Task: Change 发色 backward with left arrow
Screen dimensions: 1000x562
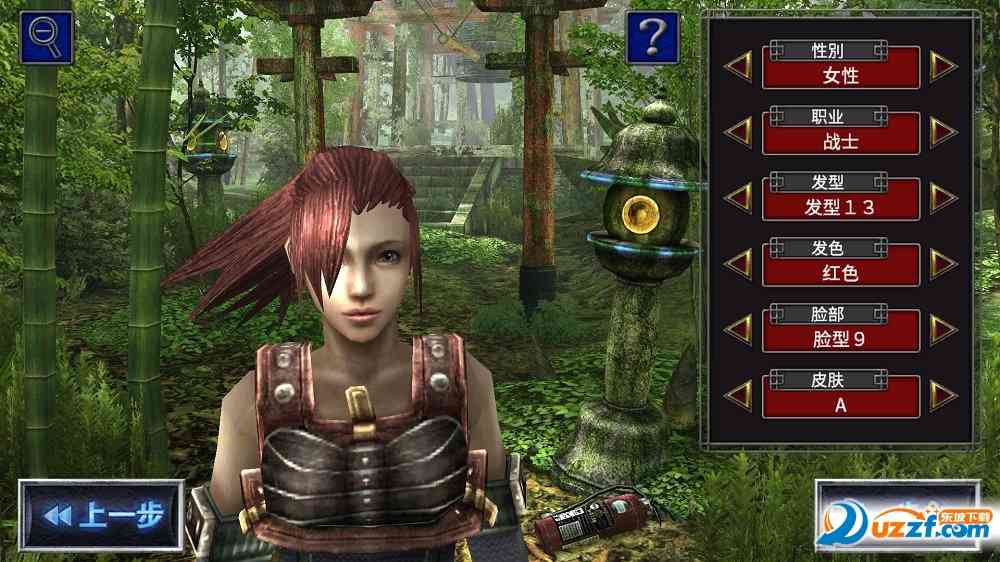Action: (739, 264)
